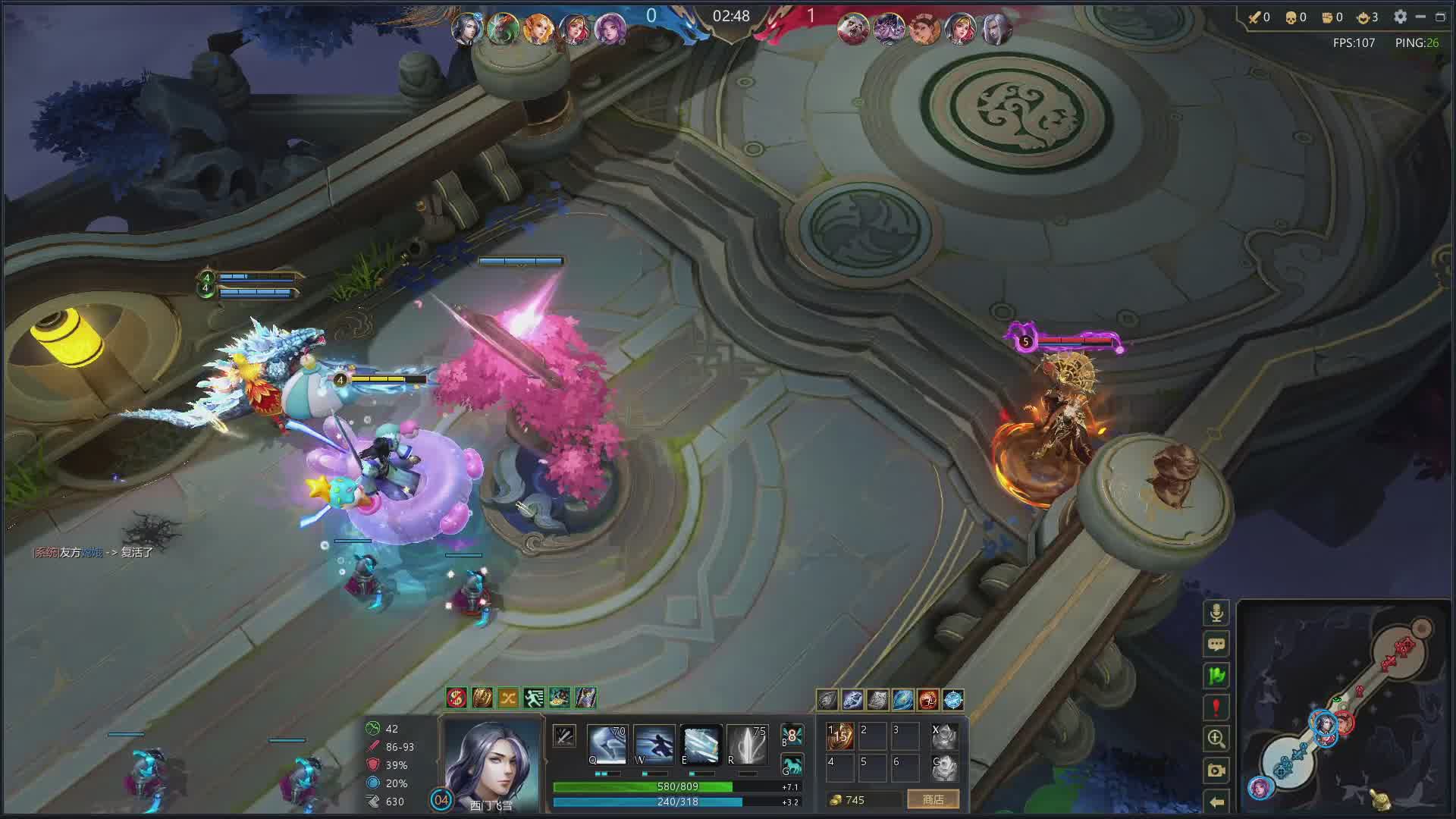Open the gear settings menu
Image resolution: width=1456 pixels, height=819 pixels.
click(x=1400, y=17)
